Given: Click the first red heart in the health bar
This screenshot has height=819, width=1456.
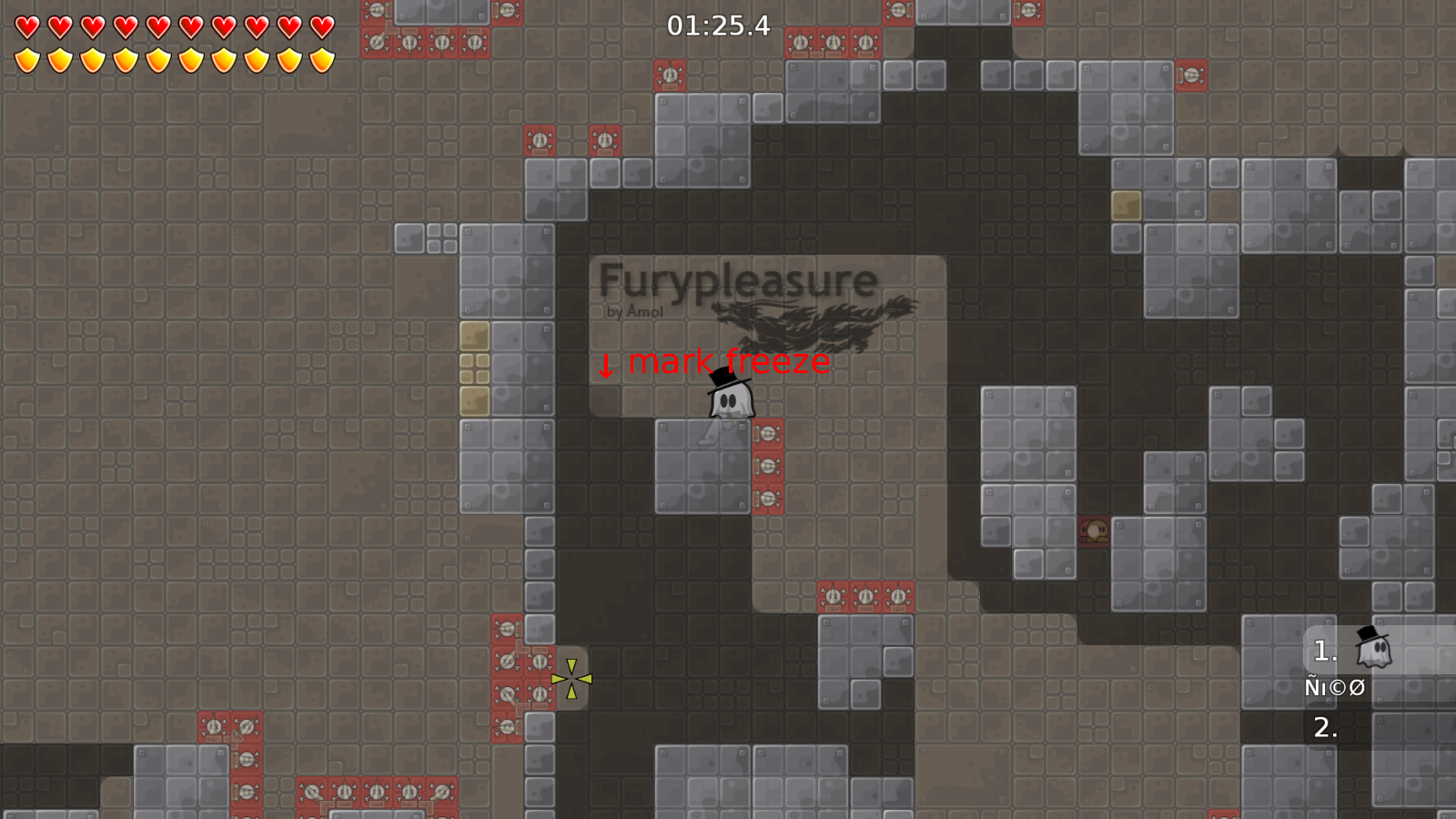Looking at the screenshot, I should tap(26, 28).
